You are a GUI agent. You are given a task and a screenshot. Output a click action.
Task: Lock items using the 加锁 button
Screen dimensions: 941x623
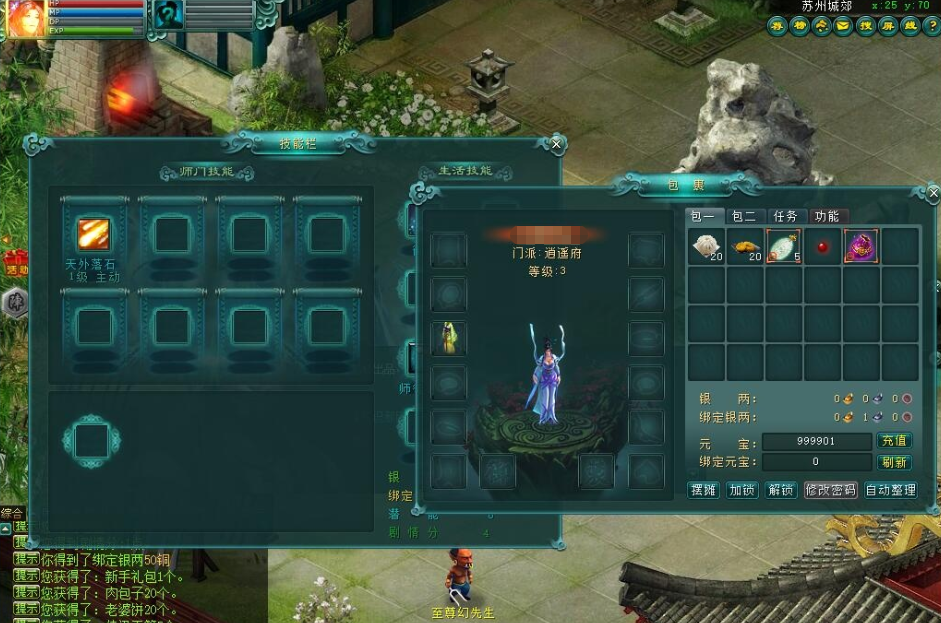pyautogui.click(x=742, y=491)
